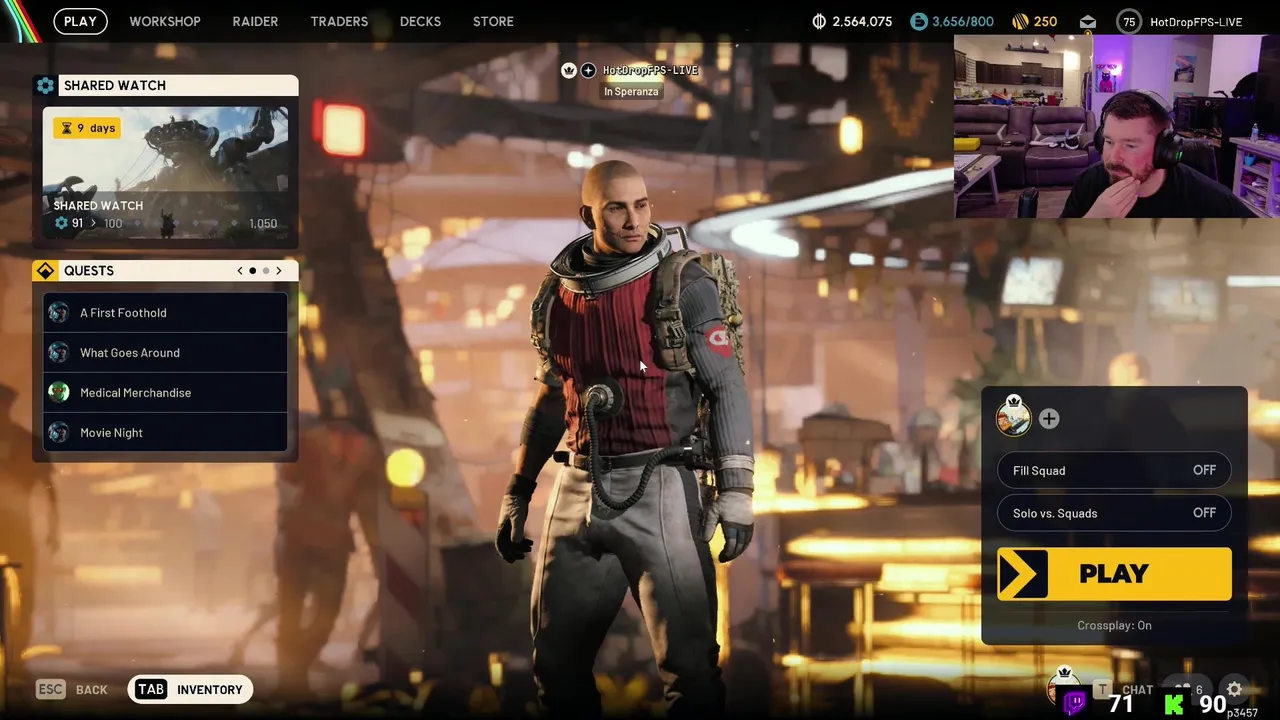Open the mail inbox icon

(x=1088, y=22)
